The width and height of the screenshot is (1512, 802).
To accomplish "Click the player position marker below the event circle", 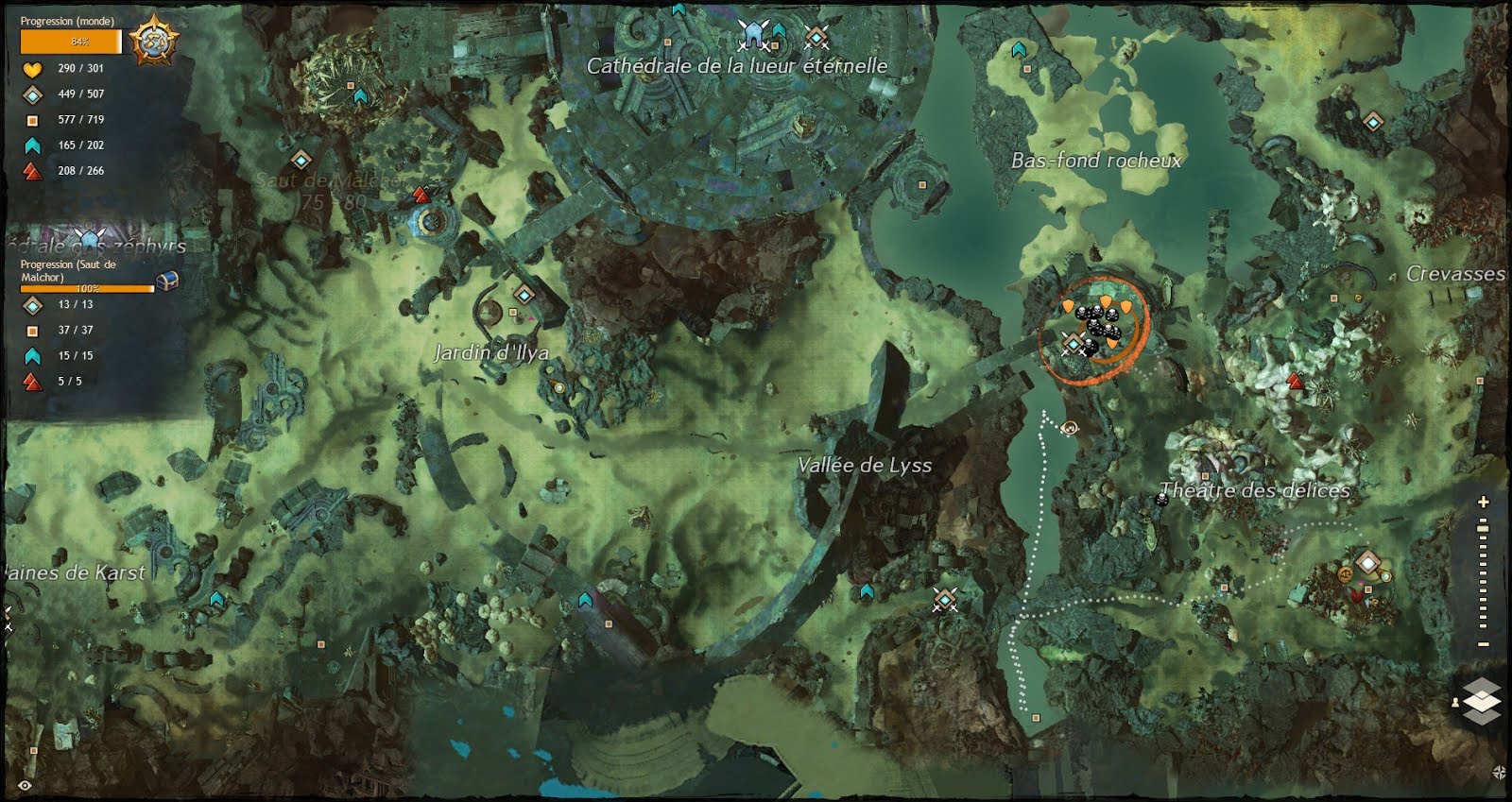I will (1068, 430).
